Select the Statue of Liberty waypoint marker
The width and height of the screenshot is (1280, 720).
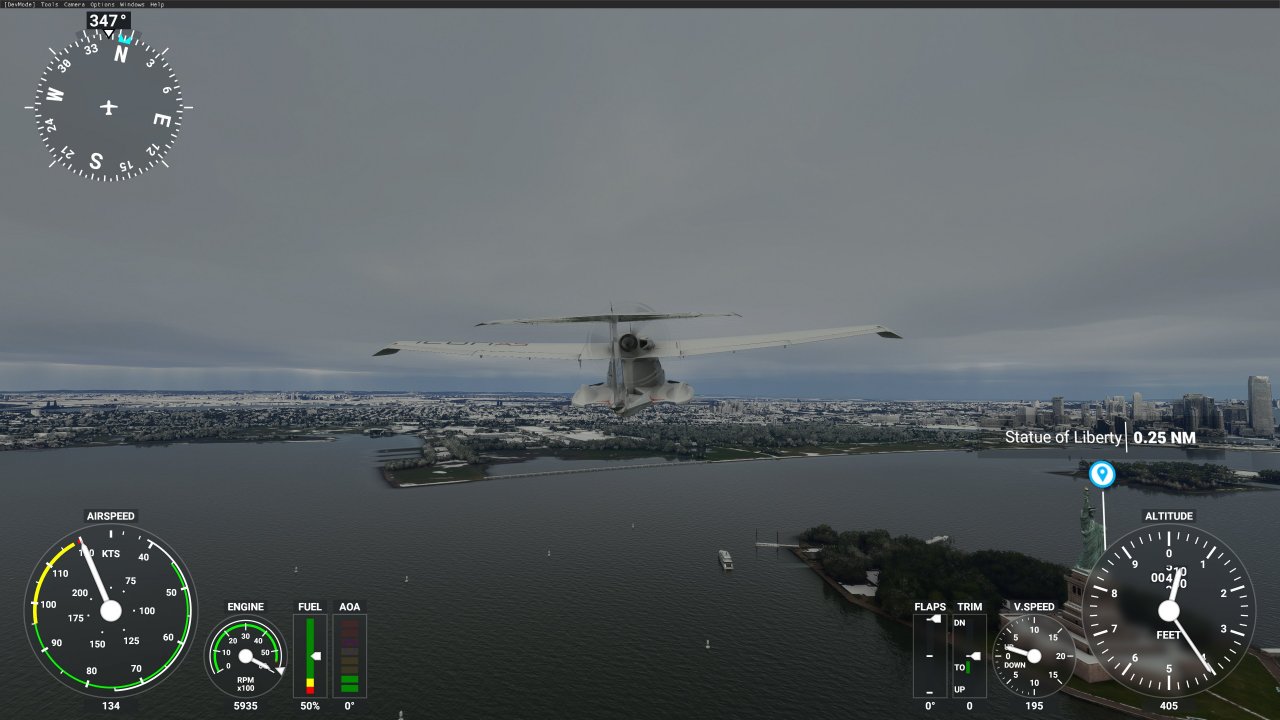[x=1101, y=474]
